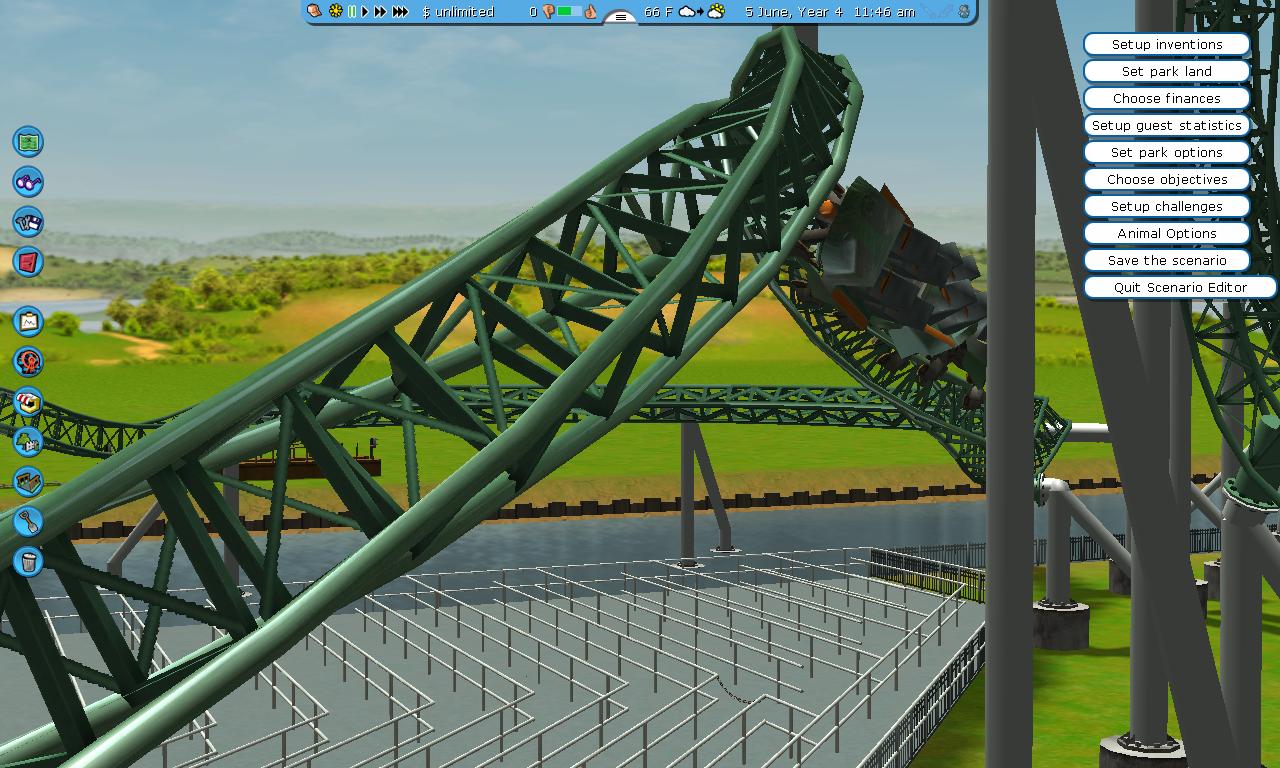Select the shovel terrain tool icon
The image size is (1280, 768).
(x=28, y=521)
